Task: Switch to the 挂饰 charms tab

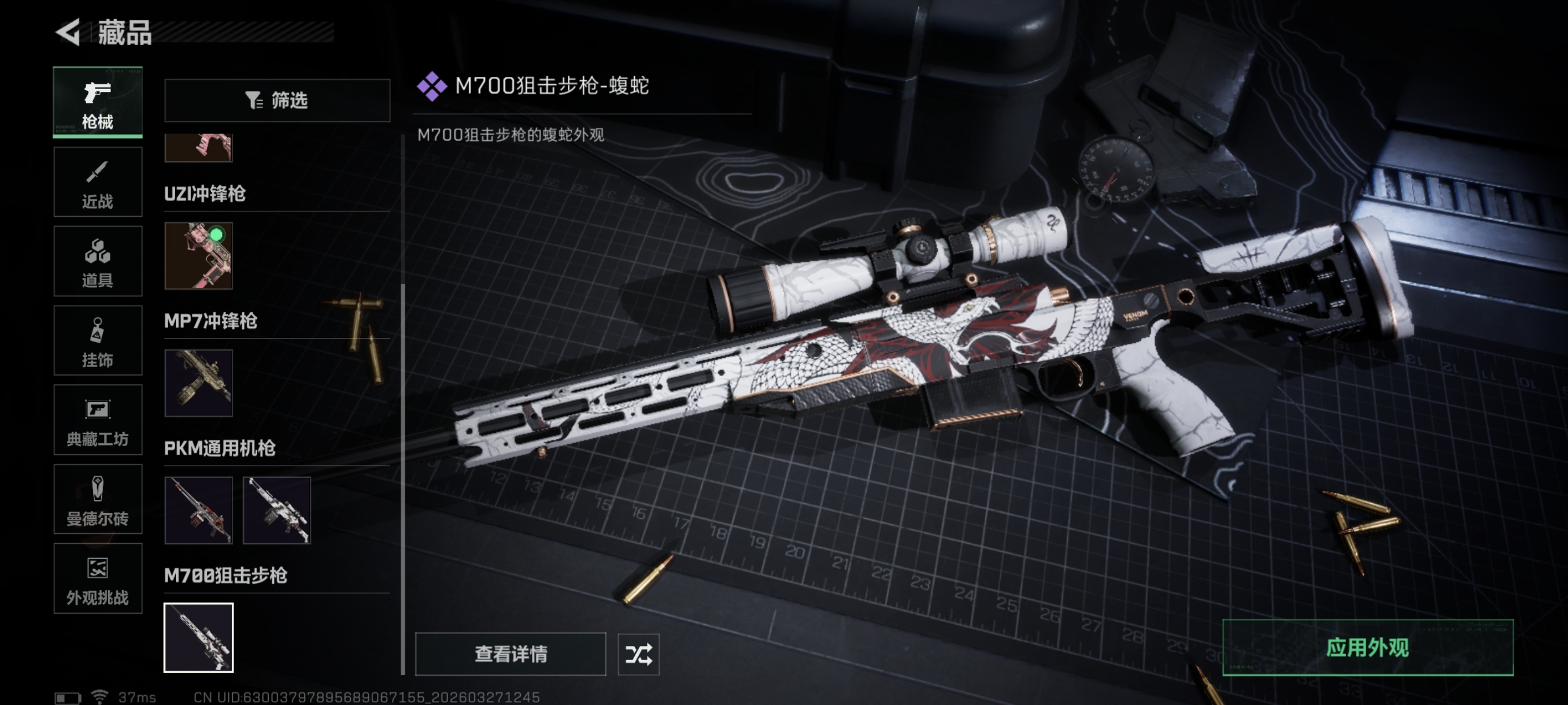Action: [x=97, y=340]
